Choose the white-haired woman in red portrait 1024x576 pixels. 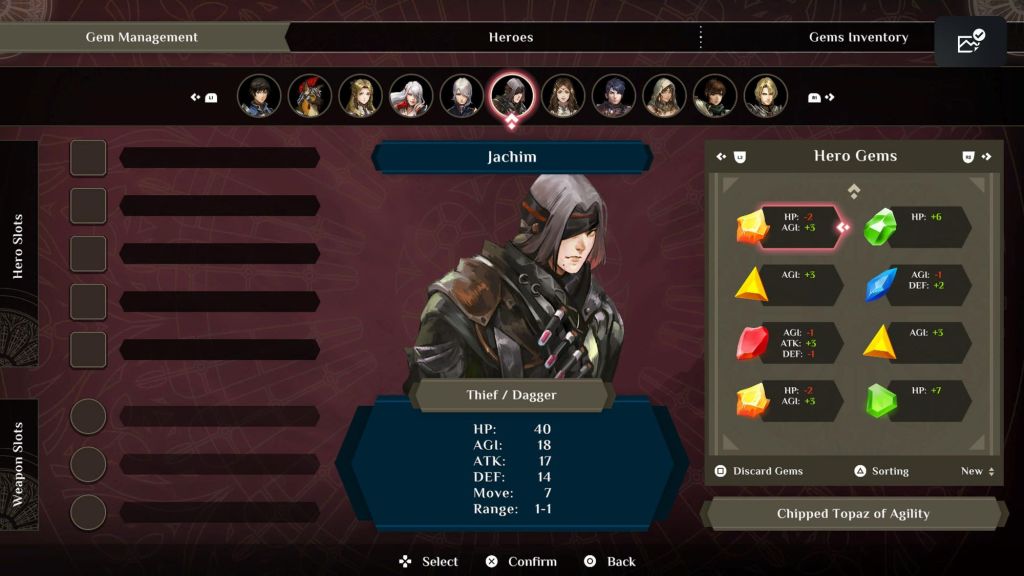coord(411,96)
